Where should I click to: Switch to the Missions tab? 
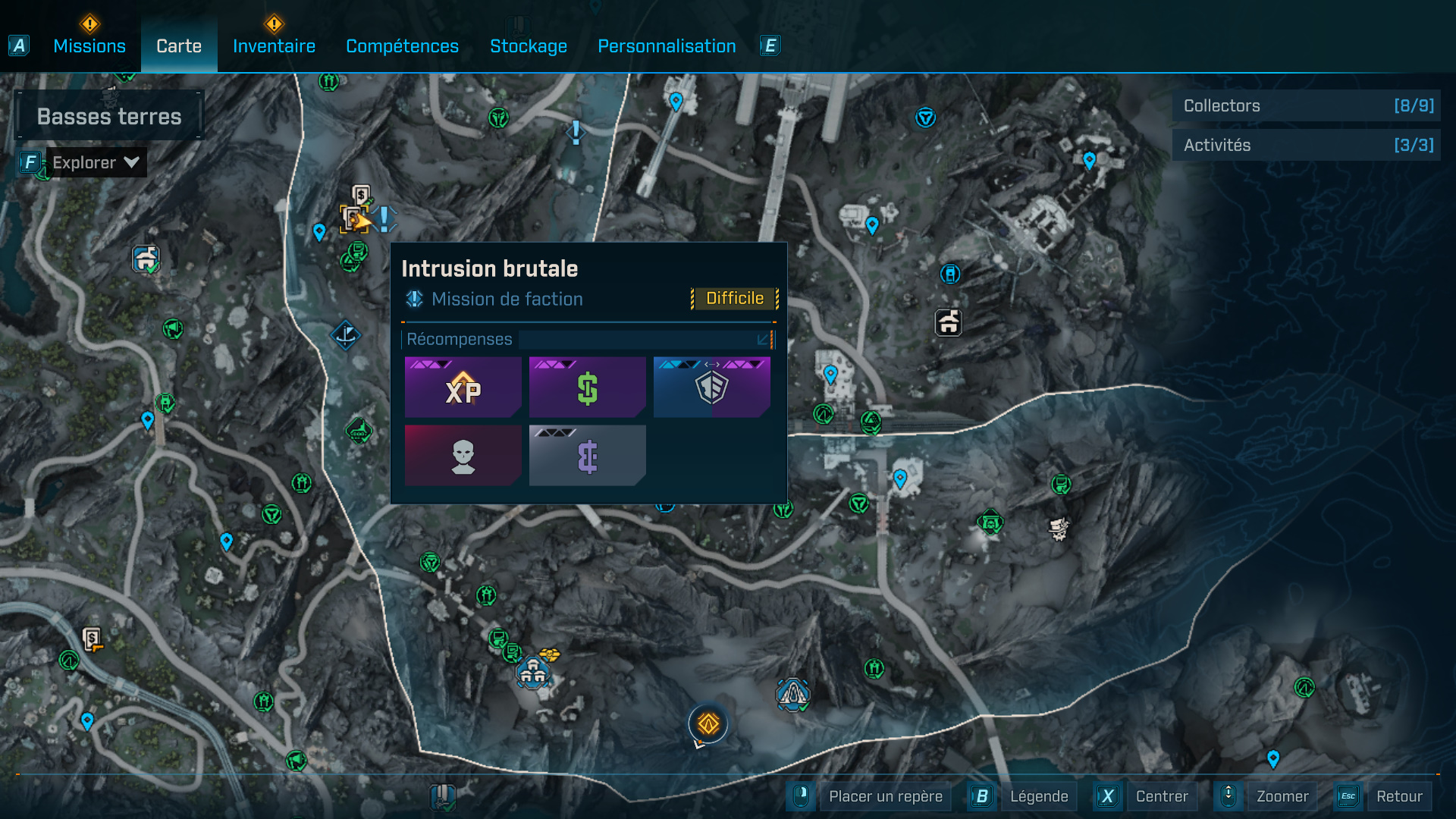pos(89,46)
